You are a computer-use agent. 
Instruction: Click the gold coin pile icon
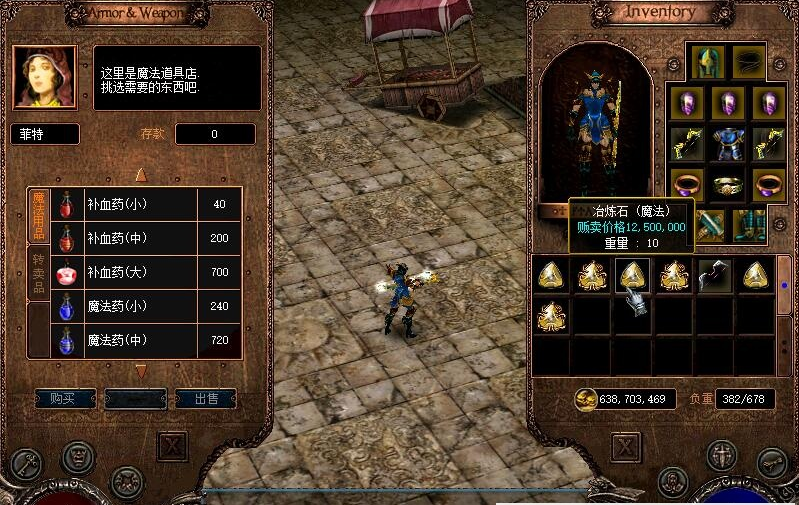[586, 399]
